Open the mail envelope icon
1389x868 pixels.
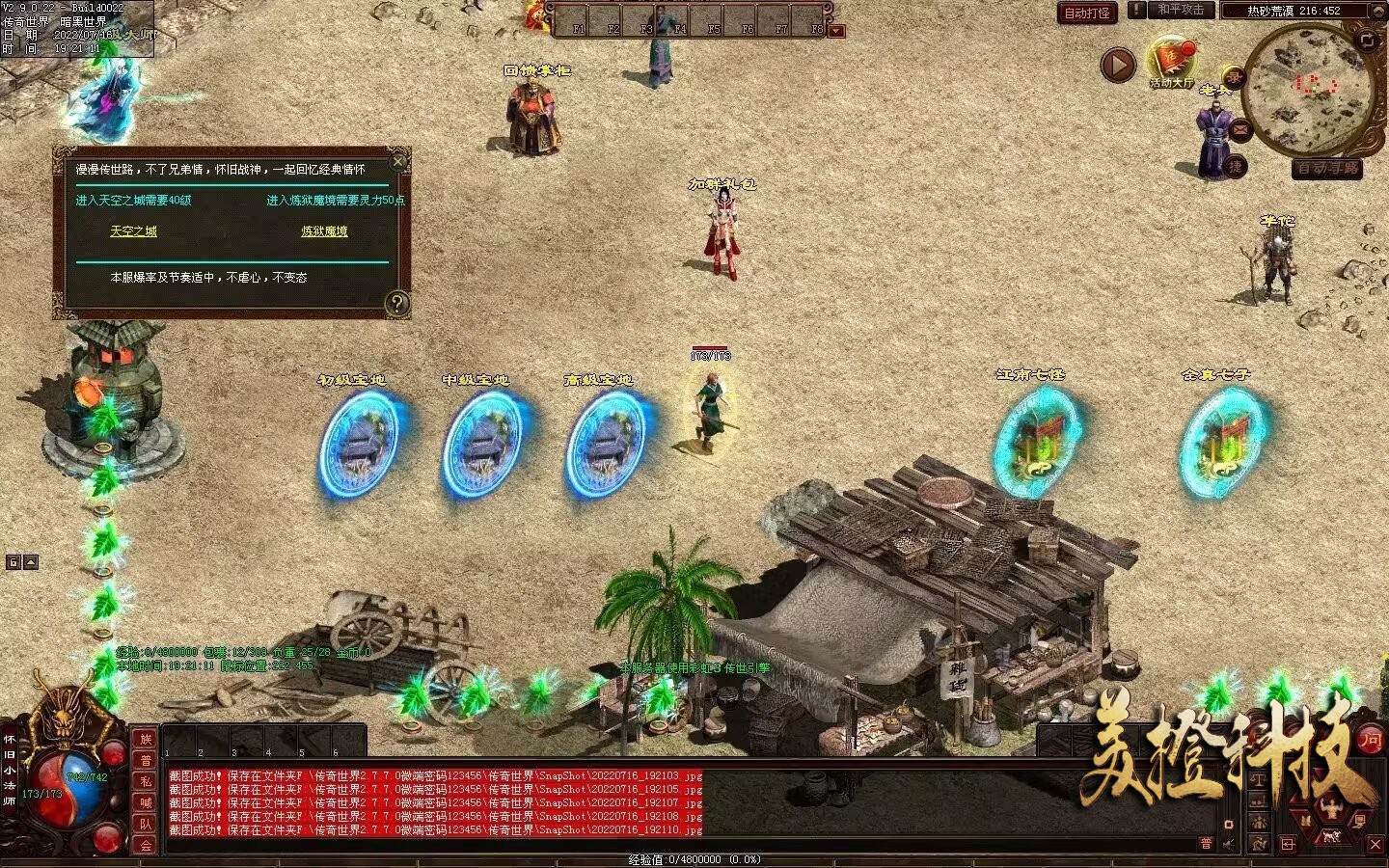click(x=1240, y=129)
